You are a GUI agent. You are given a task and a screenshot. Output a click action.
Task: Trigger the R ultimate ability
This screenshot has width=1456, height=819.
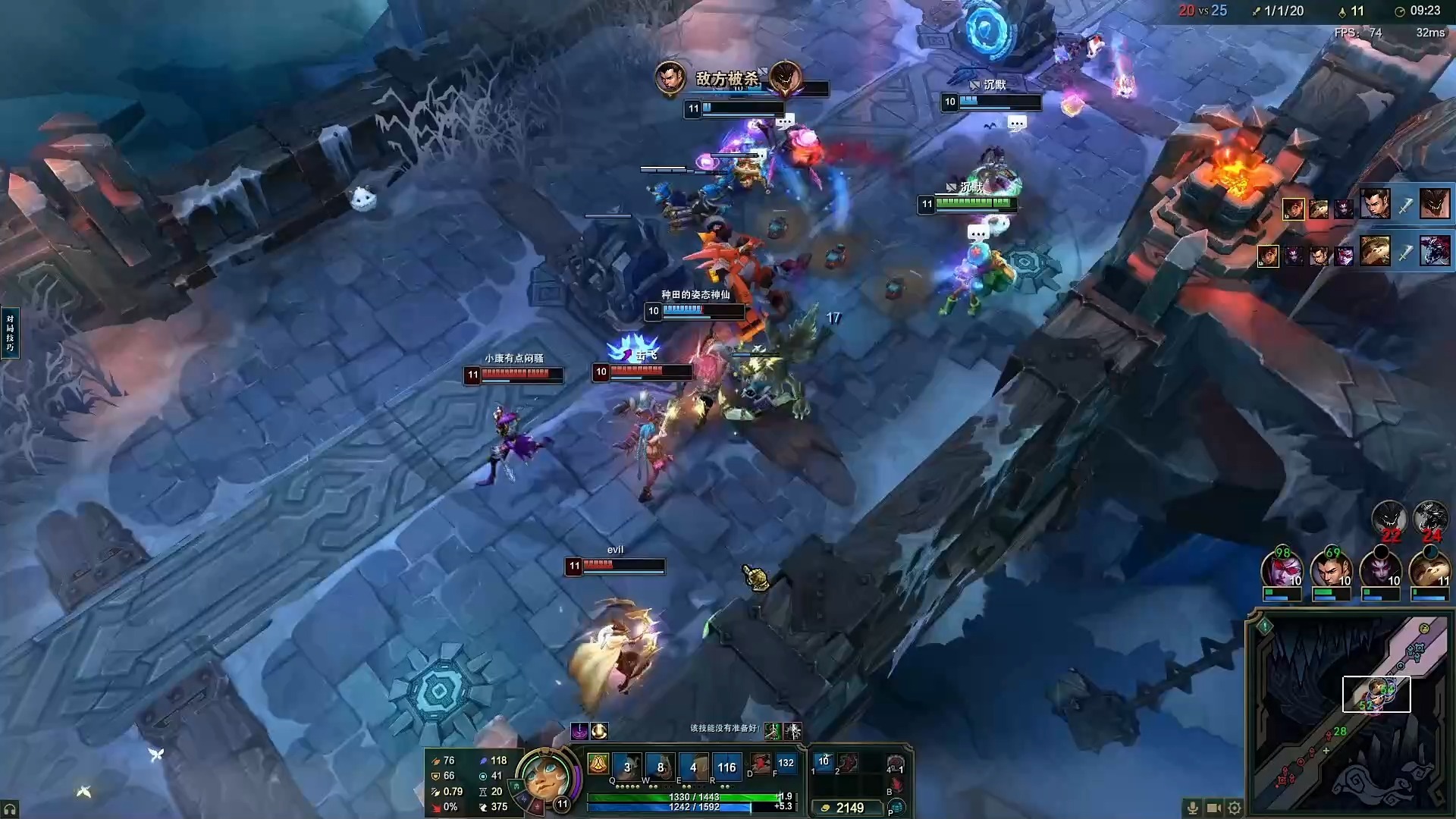click(726, 767)
